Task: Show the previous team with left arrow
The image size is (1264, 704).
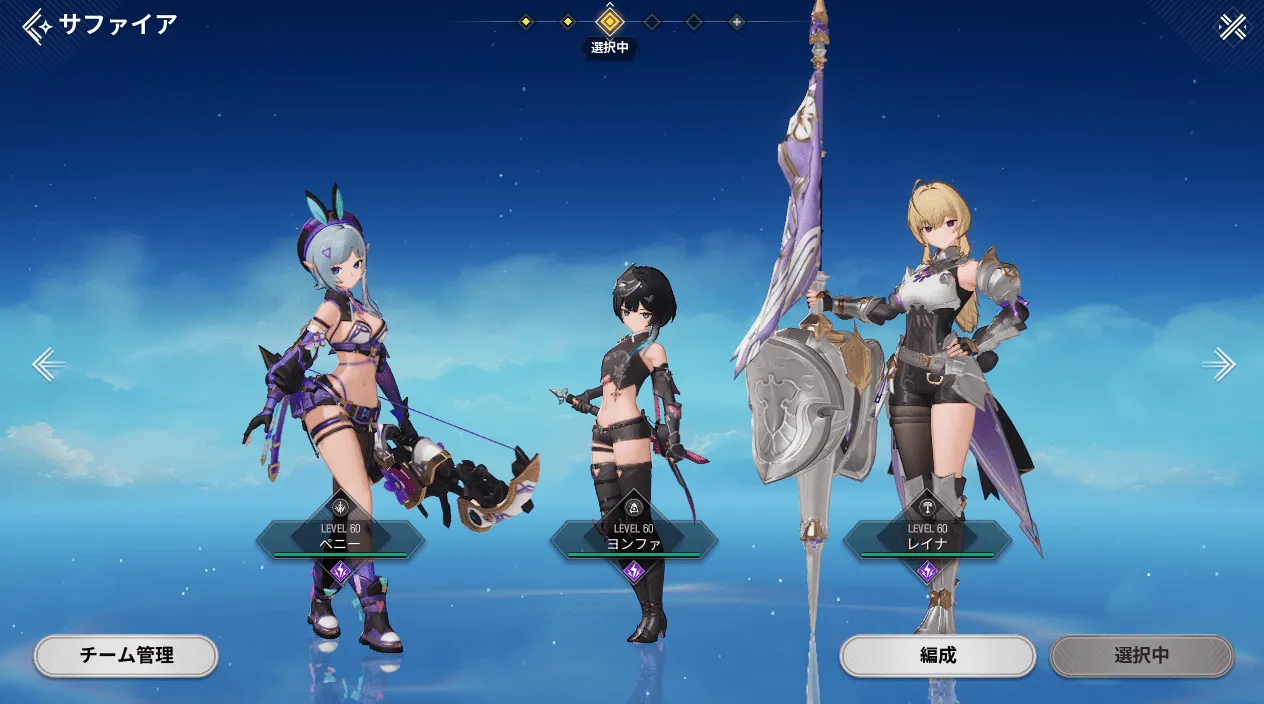Action: (48, 364)
